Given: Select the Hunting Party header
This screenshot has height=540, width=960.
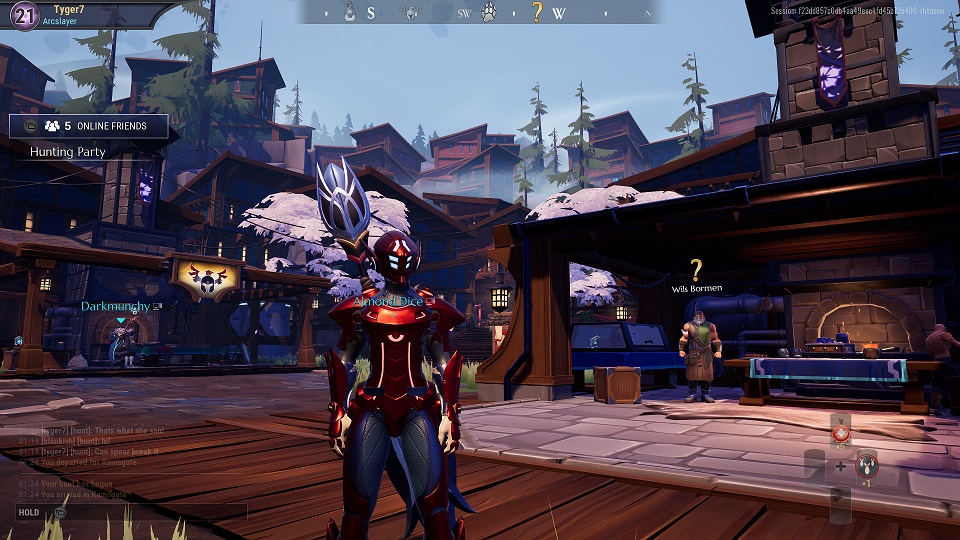Looking at the screenshot, I should click(x=68, y=152).
